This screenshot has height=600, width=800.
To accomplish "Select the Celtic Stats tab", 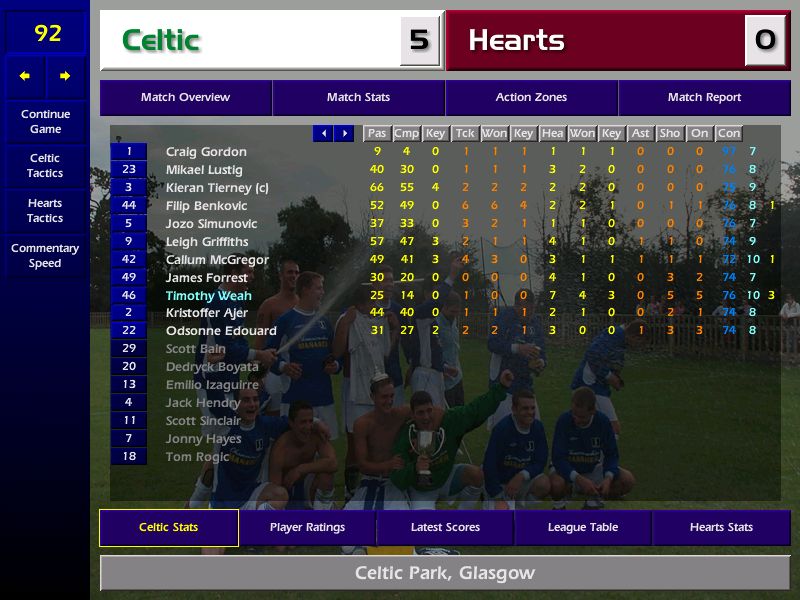I will pos(168,528).
